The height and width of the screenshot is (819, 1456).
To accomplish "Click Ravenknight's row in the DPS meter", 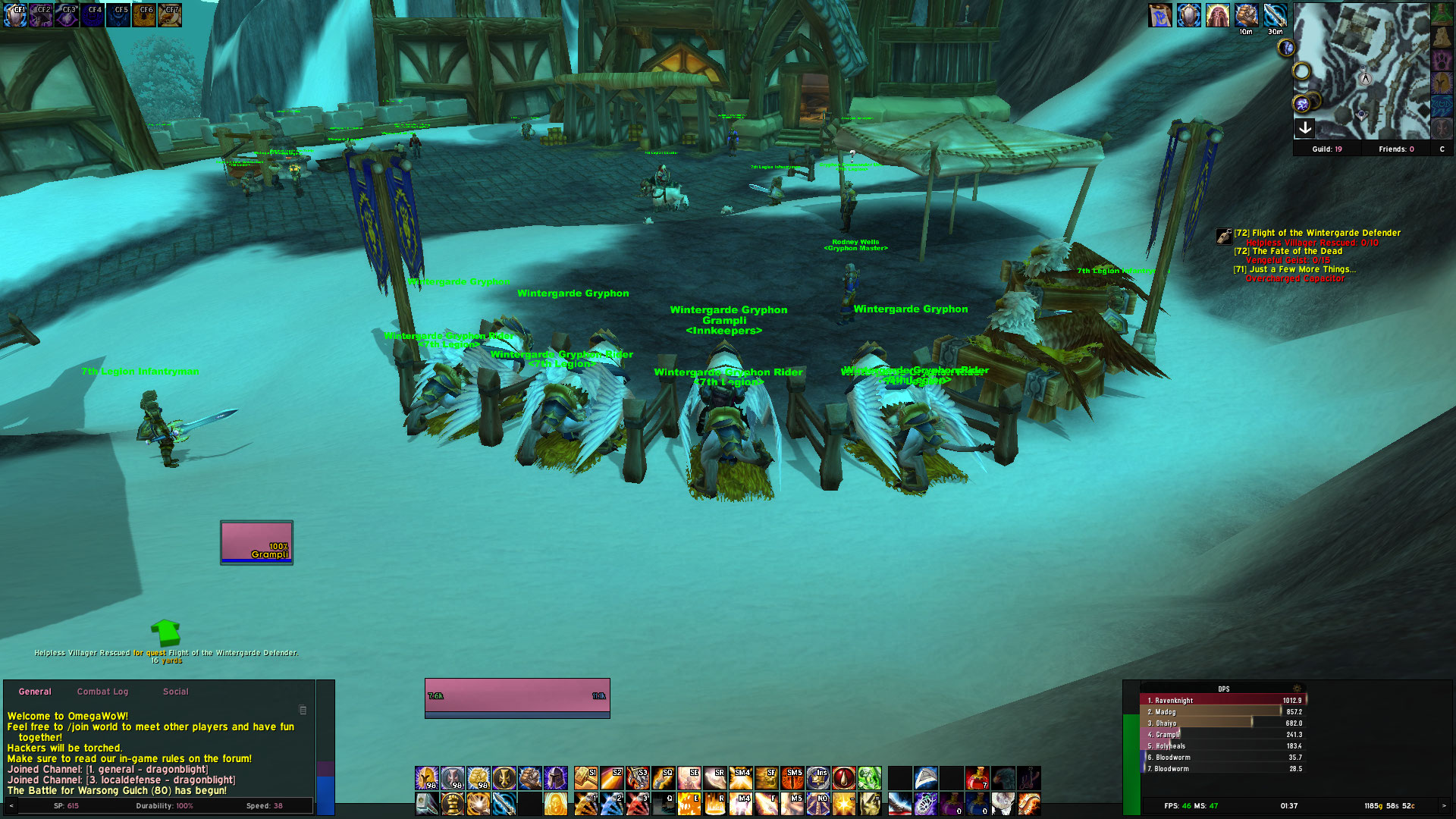I will (1213, 700).
